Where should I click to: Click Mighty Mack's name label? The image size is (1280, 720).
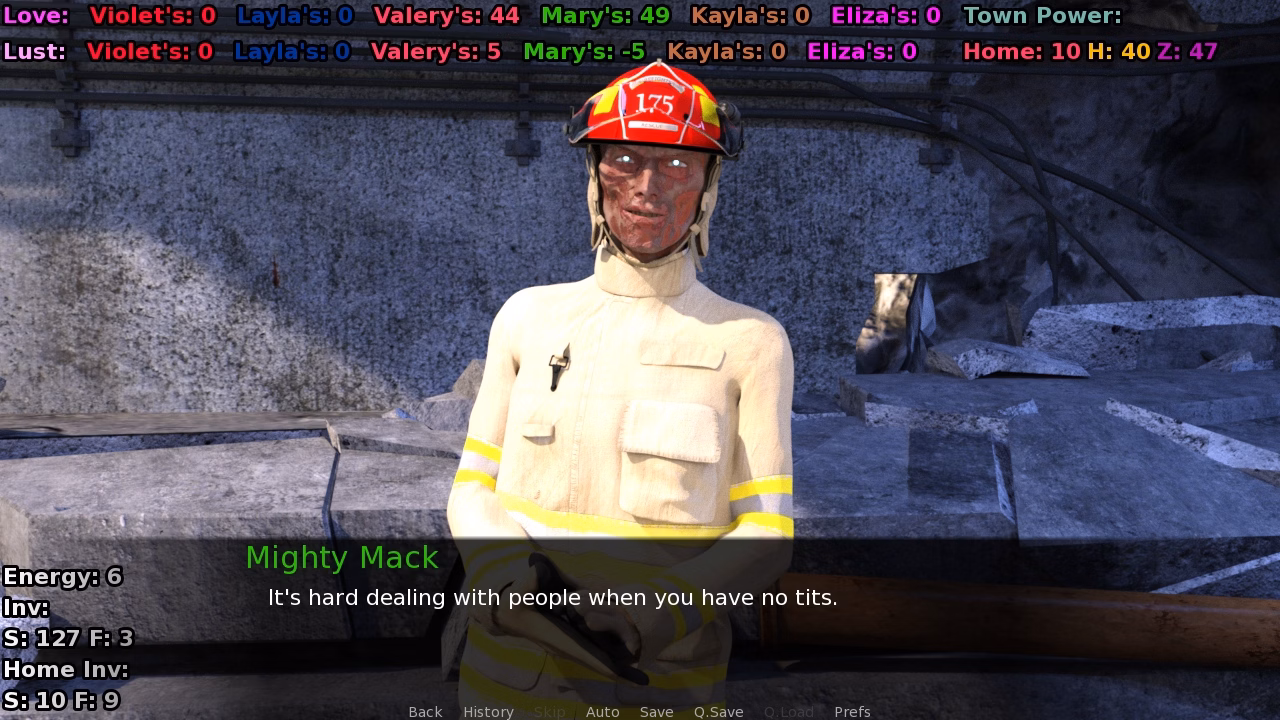click(341, 558)
